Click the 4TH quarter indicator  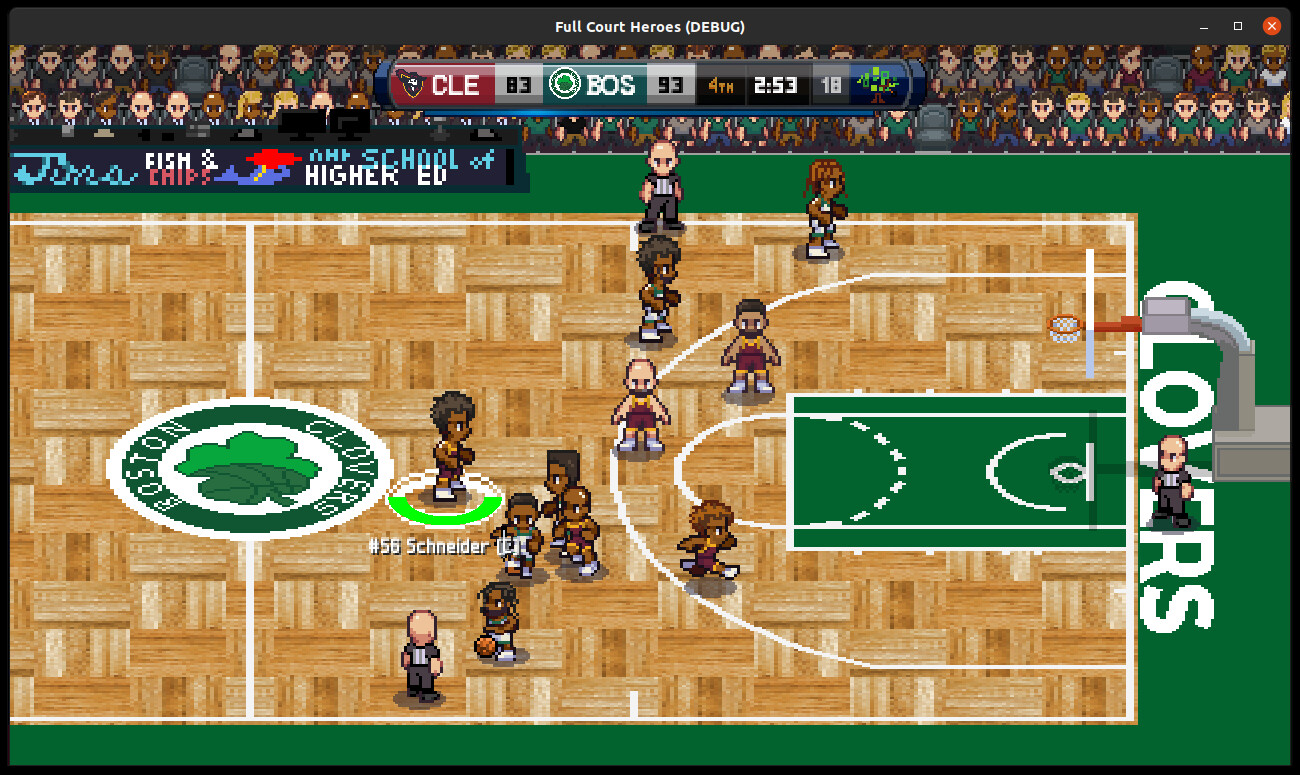721,85
